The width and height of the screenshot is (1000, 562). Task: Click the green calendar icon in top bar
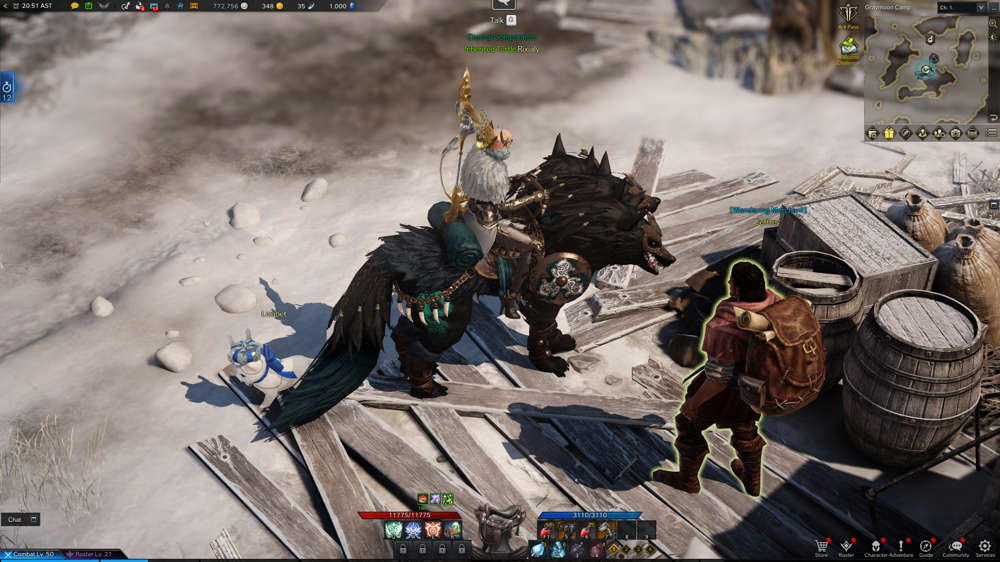pyautogui.click(x=88, y=6)
